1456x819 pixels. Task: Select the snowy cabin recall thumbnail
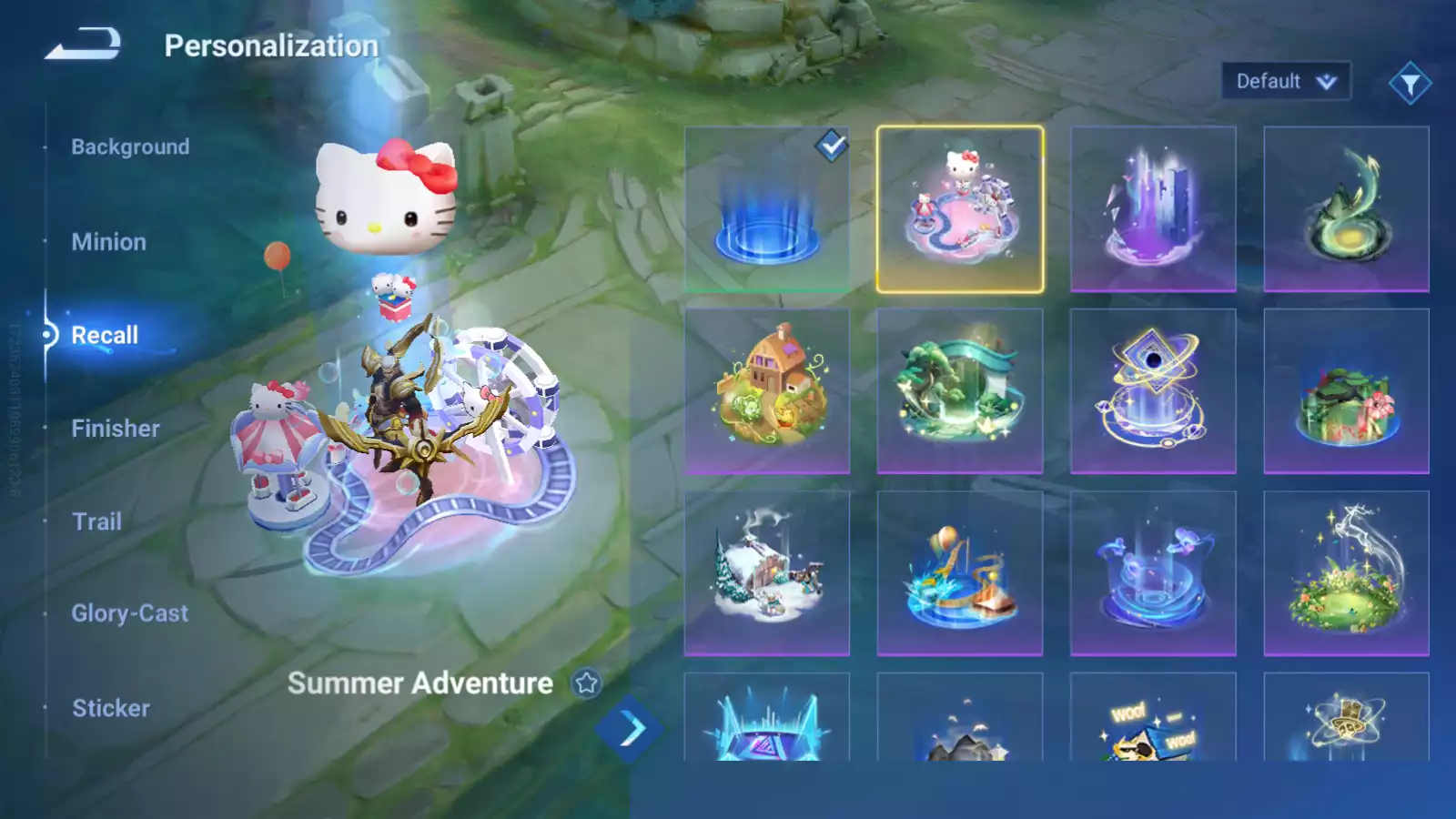(767, 573)
